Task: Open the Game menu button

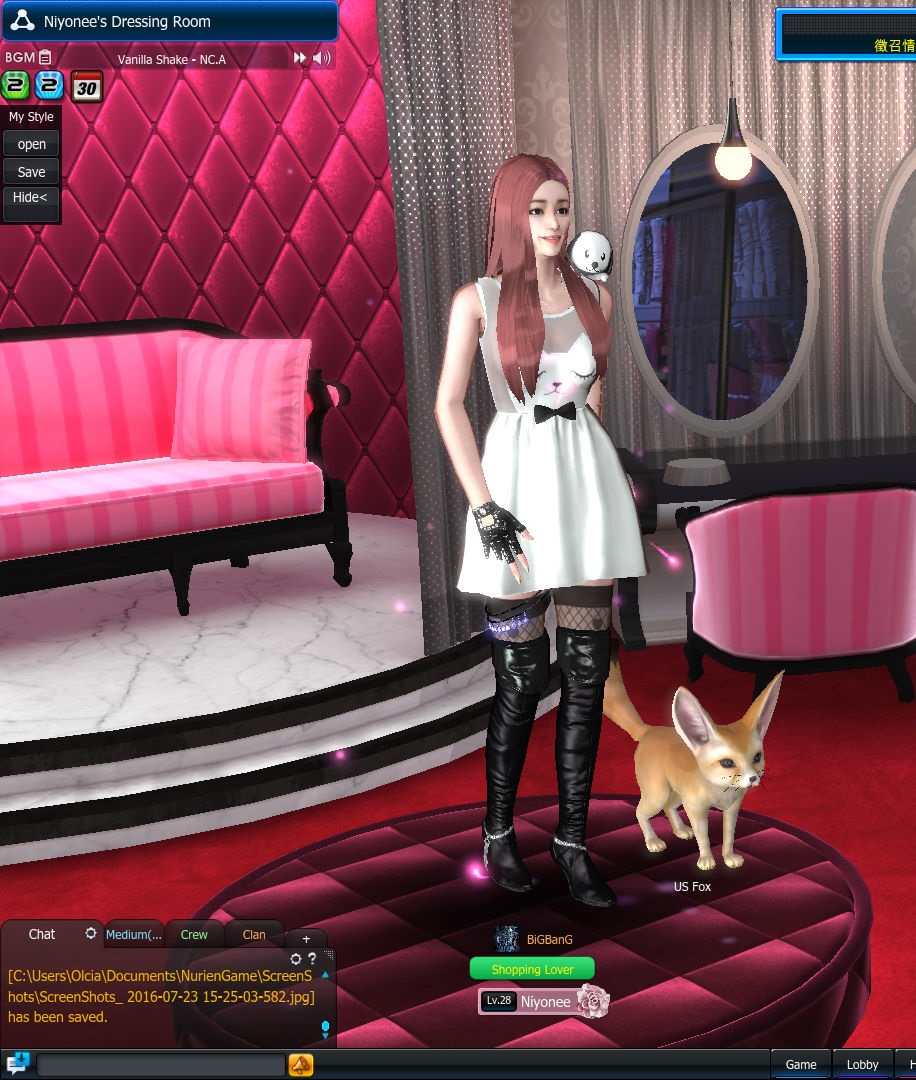Action: point(801,1065)
